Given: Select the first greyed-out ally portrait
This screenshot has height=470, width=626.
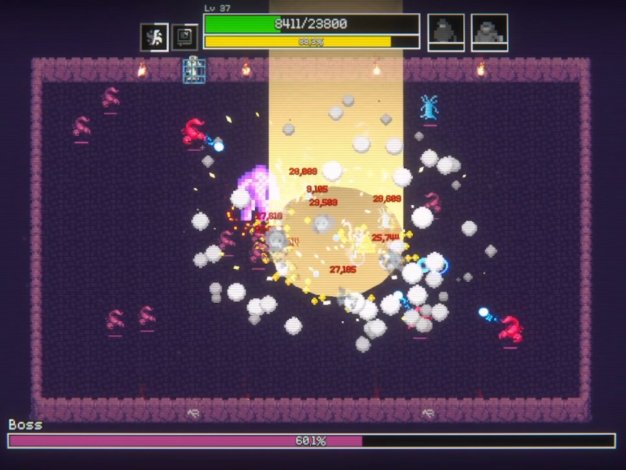Looking at the screenshot, I should click(x=446, y=32).
